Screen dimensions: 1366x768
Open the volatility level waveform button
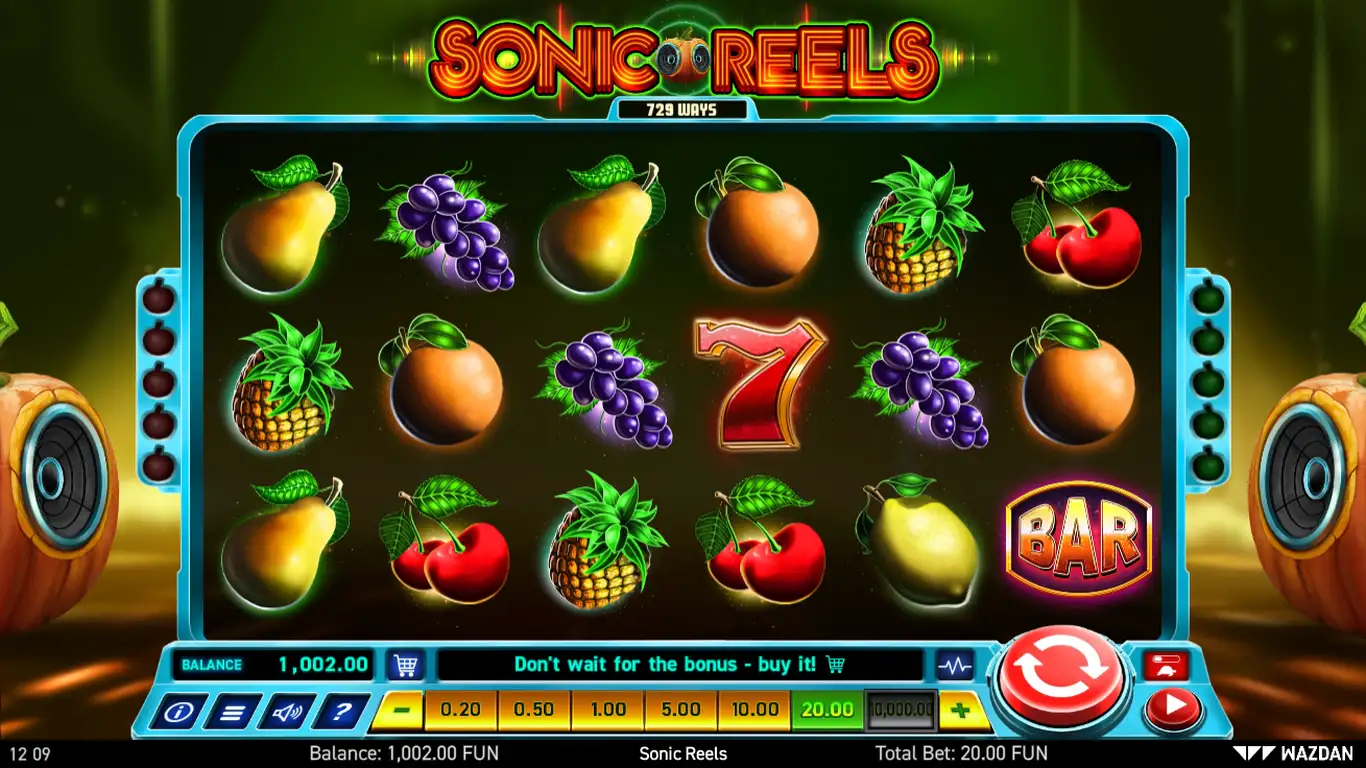954,665
